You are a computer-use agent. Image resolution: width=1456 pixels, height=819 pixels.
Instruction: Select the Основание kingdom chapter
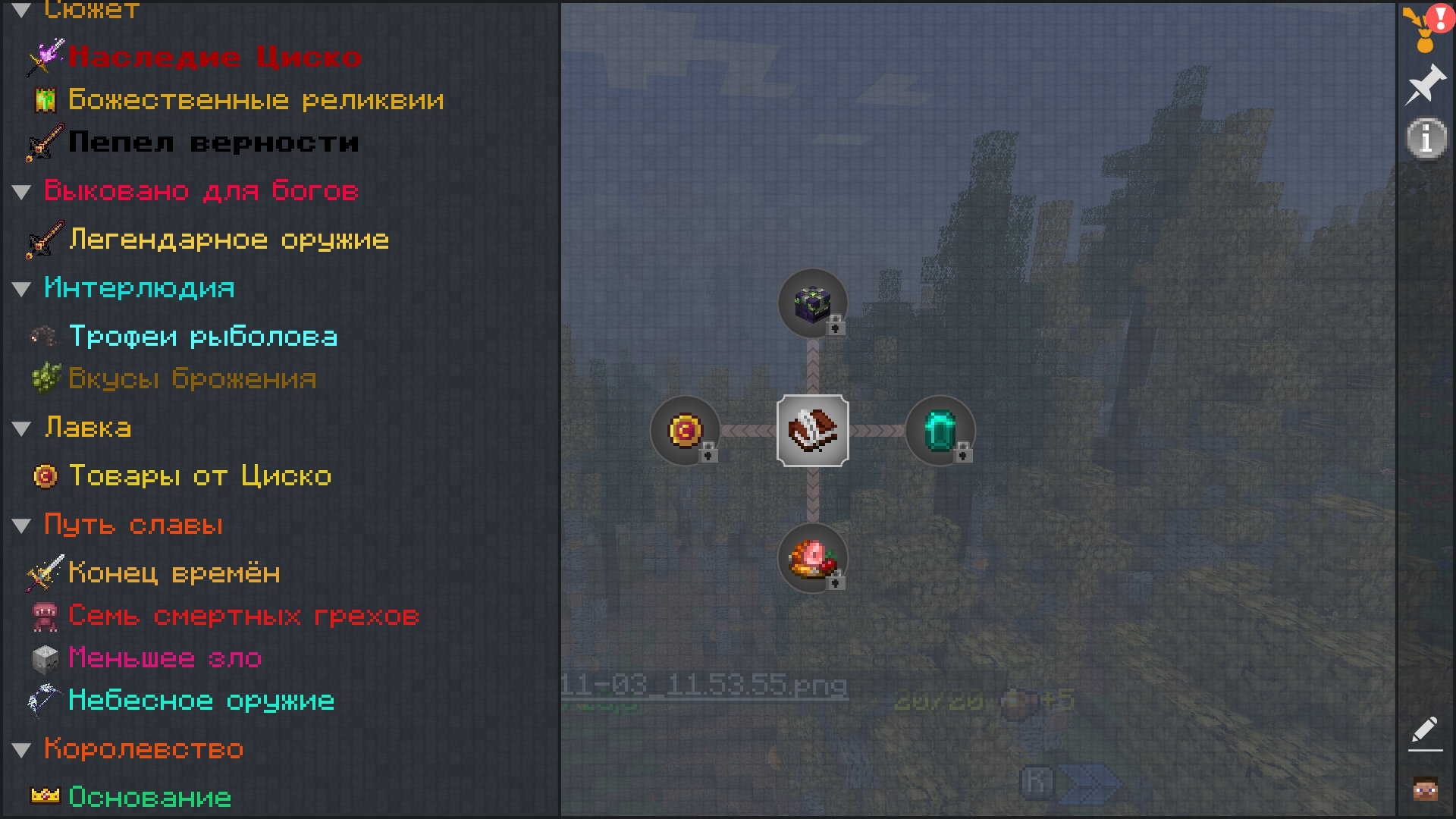(x=149, y=797)
